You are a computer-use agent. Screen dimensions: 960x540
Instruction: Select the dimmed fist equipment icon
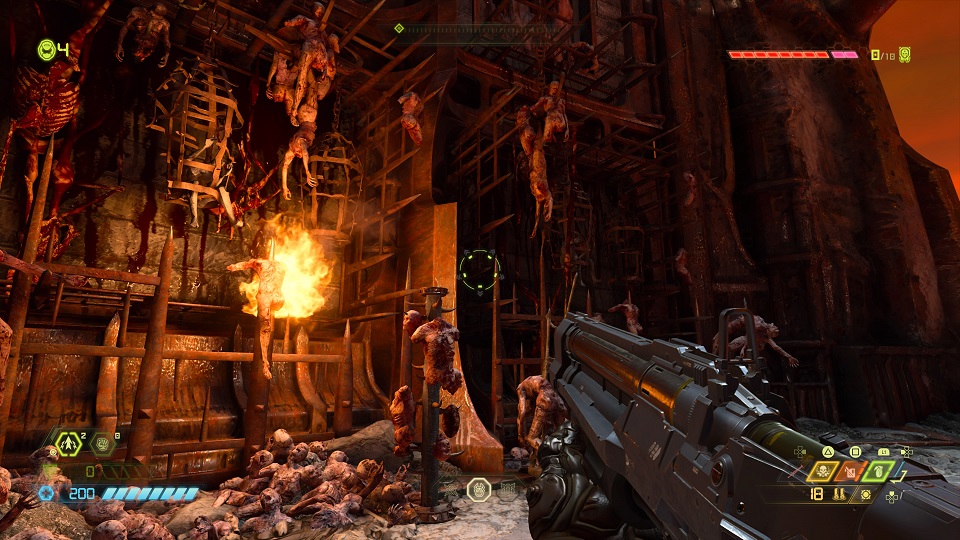point(102,444)
